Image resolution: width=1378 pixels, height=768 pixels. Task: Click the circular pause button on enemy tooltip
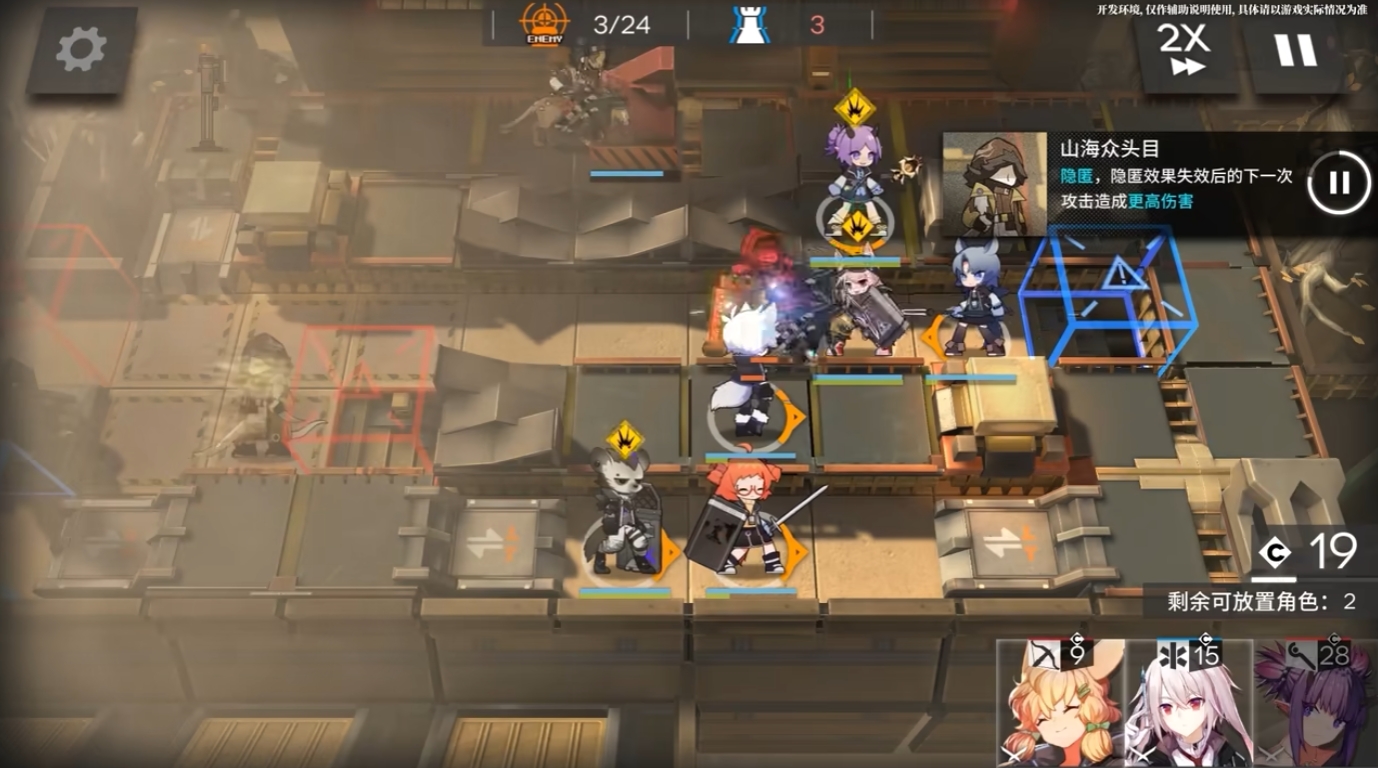pos(1338,183)
